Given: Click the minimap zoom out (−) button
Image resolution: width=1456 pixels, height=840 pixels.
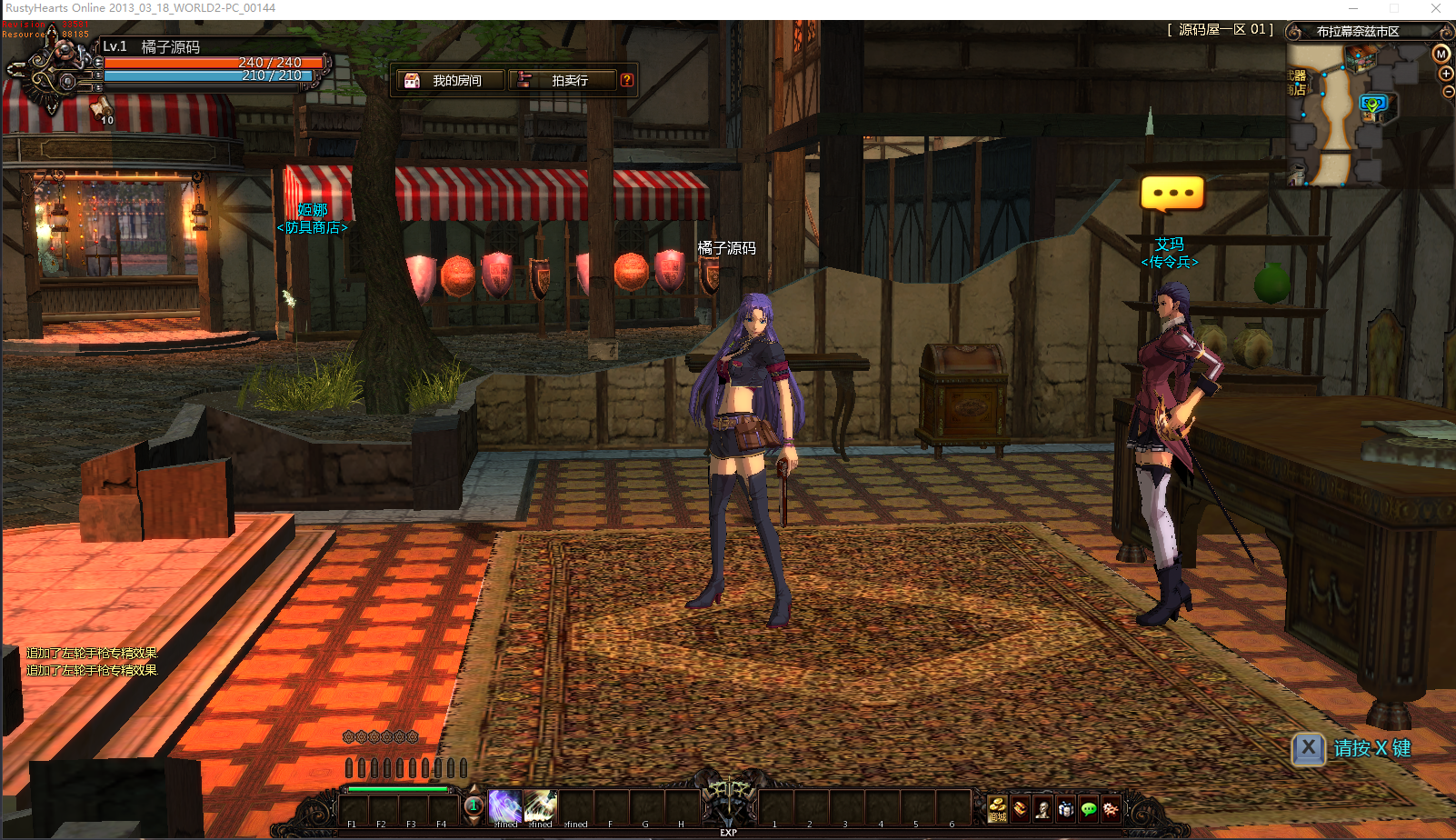Looking at the screenshot, I should pos(1446,91).
